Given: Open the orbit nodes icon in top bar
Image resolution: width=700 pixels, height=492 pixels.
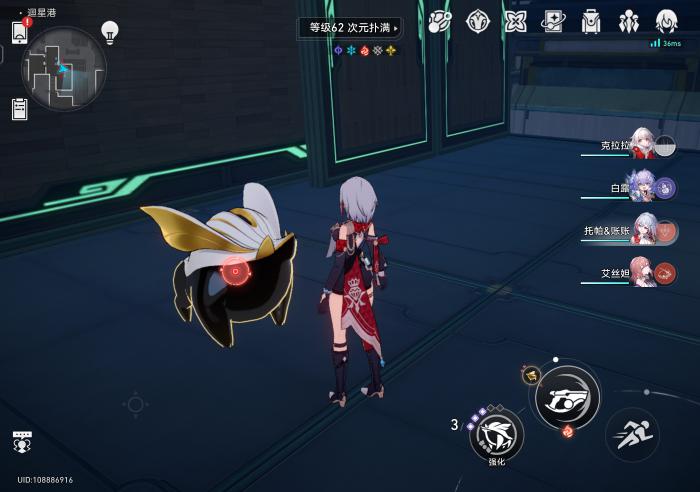Looking at the screenshot, I should pyautogui.click(x=439, y=21).
